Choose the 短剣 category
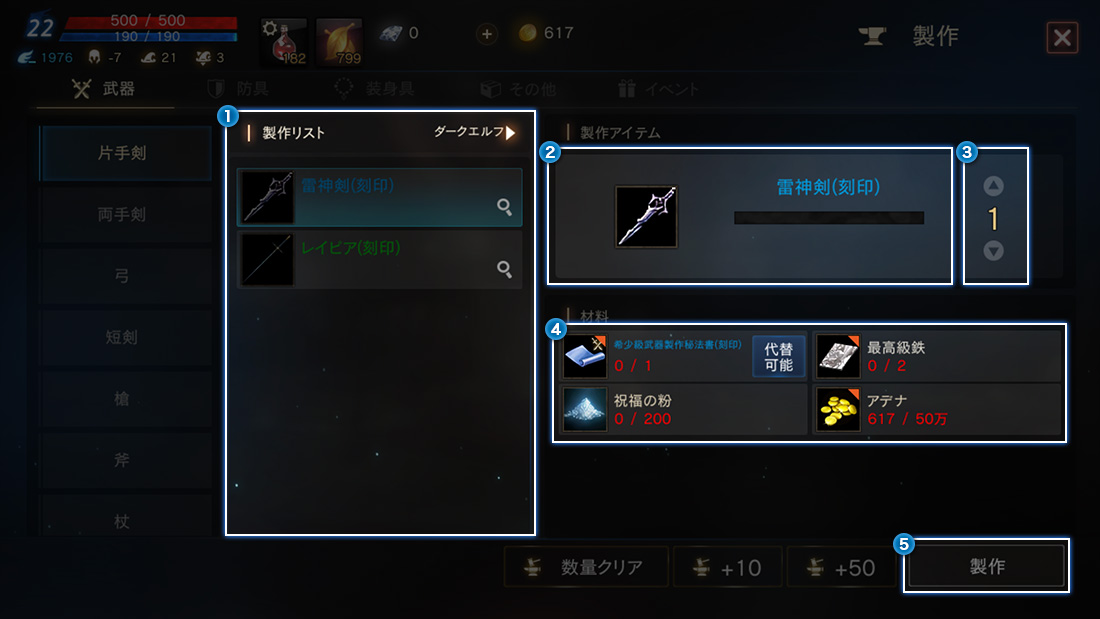The height and width of the screenshot is (619, 1100). tap(124, 338)
